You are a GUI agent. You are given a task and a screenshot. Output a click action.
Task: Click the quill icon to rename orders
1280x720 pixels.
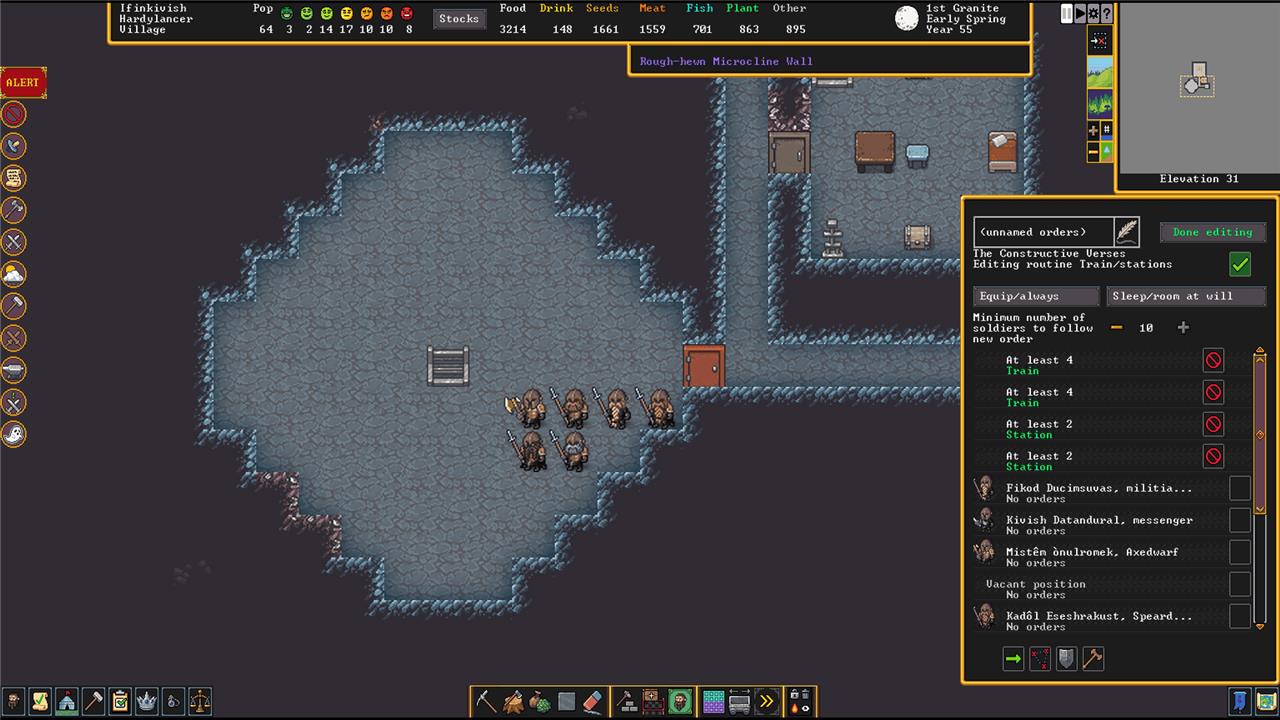(1127, 232)
